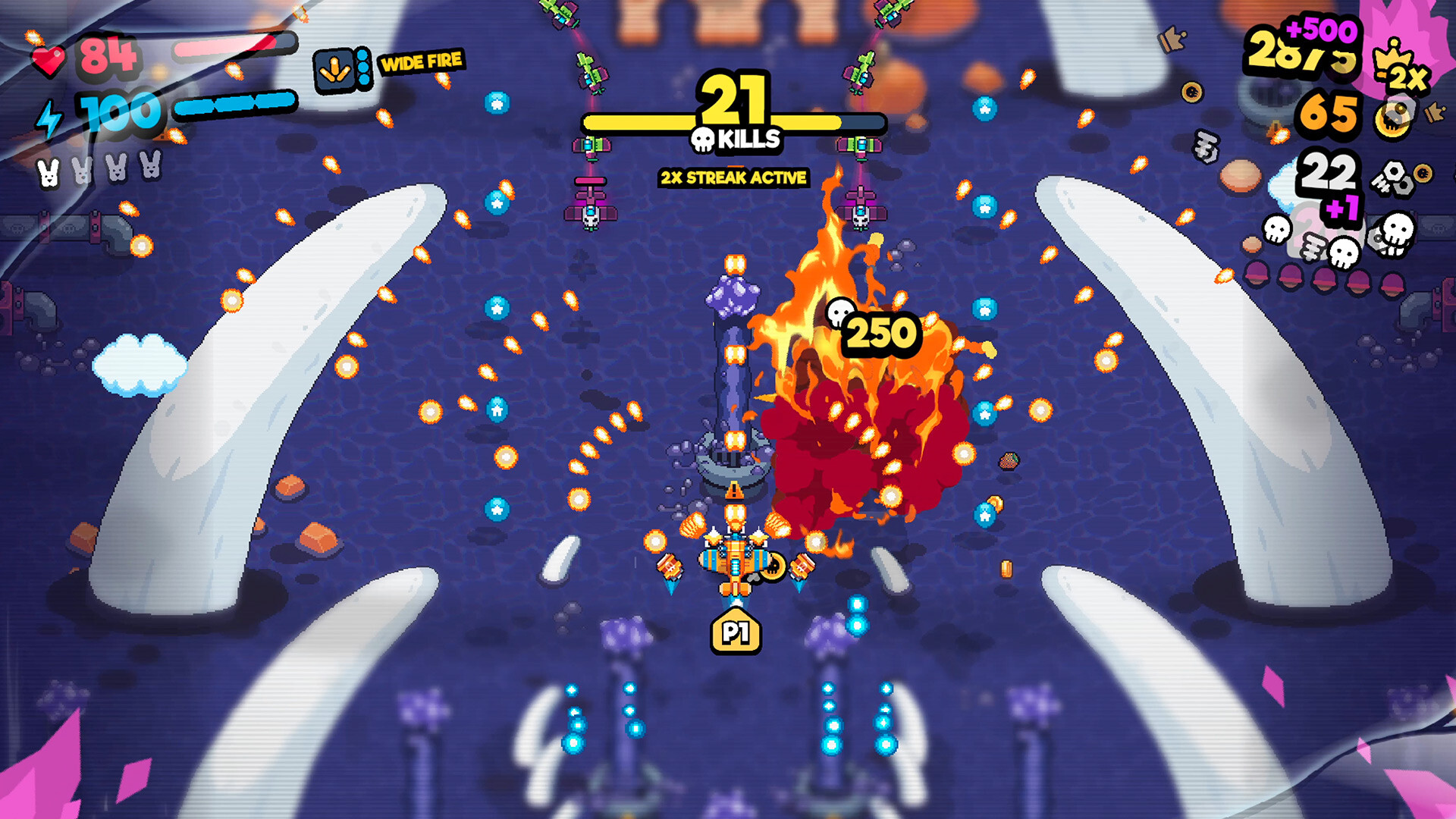Viewport: 1456px width, 819px height.
Task: Select the lightning bolt energy icon
Action: pyautogui.click(x=49, y=119)
